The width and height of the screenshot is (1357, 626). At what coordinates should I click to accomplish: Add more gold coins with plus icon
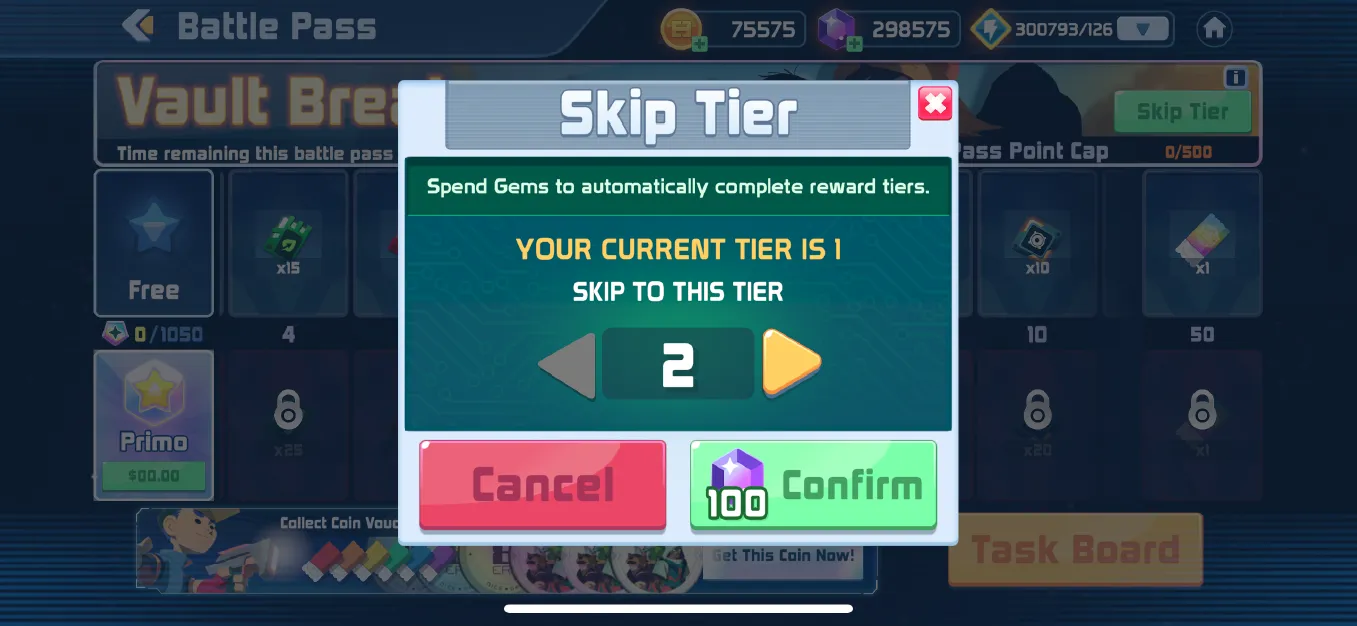click(700, 43)
